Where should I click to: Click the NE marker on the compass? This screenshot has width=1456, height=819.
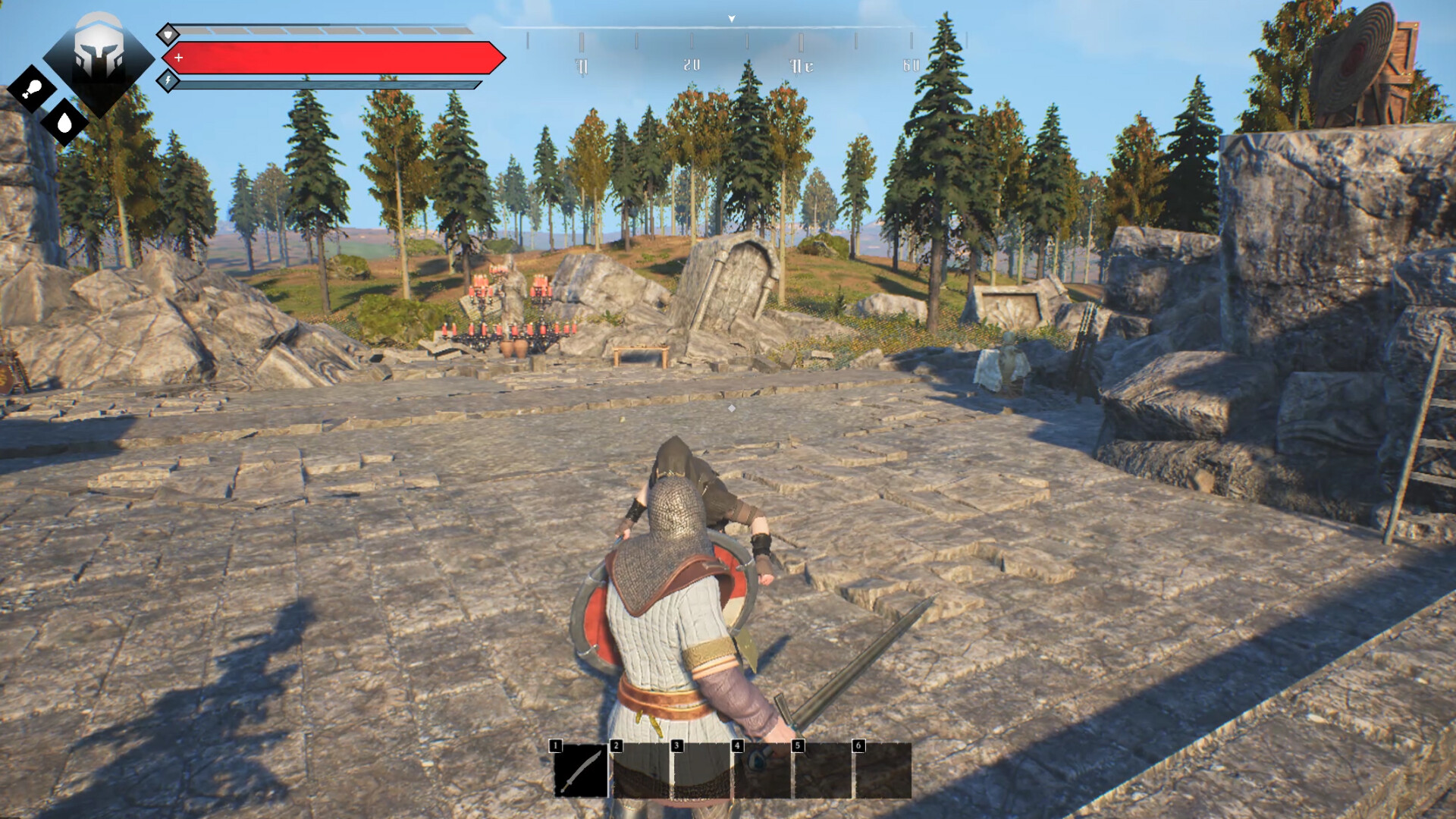(x=801, y=64)
